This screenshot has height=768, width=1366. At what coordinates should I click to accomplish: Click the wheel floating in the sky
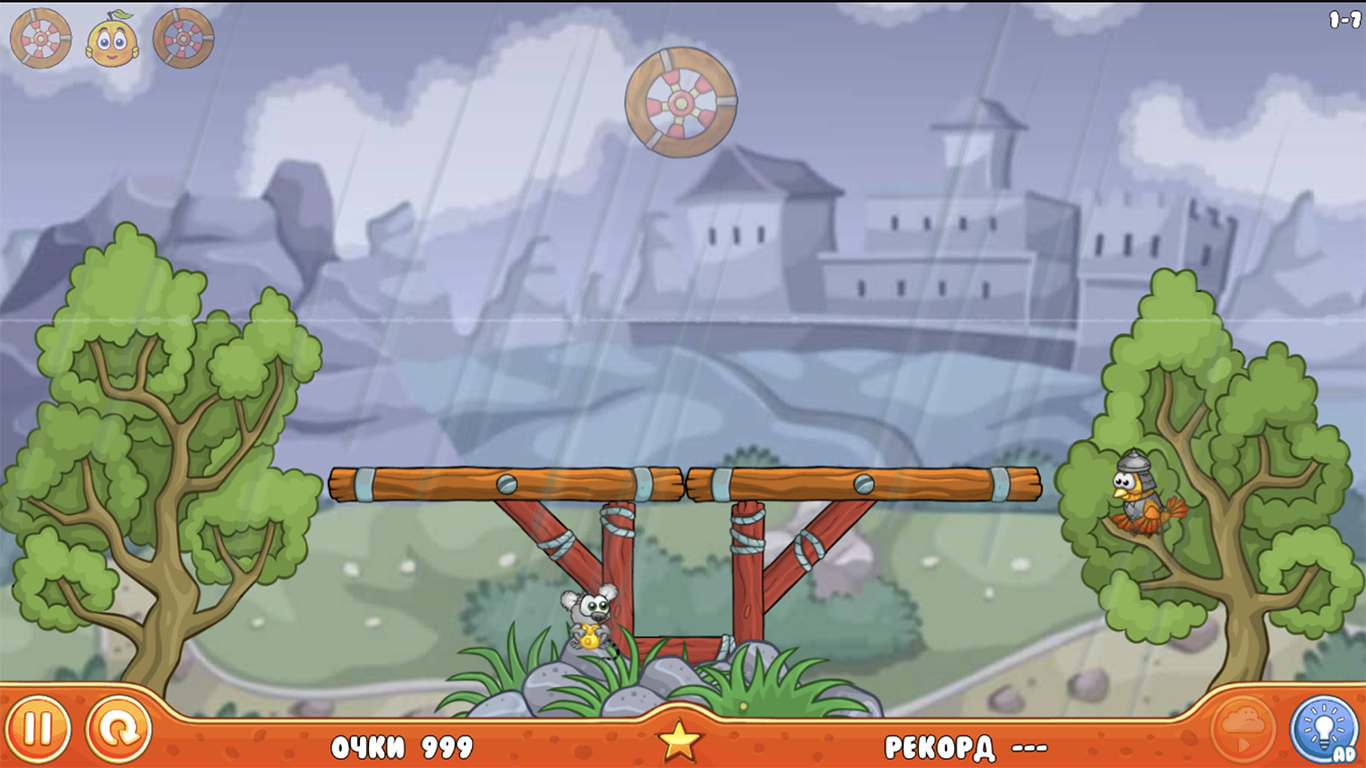coord(681,104)
